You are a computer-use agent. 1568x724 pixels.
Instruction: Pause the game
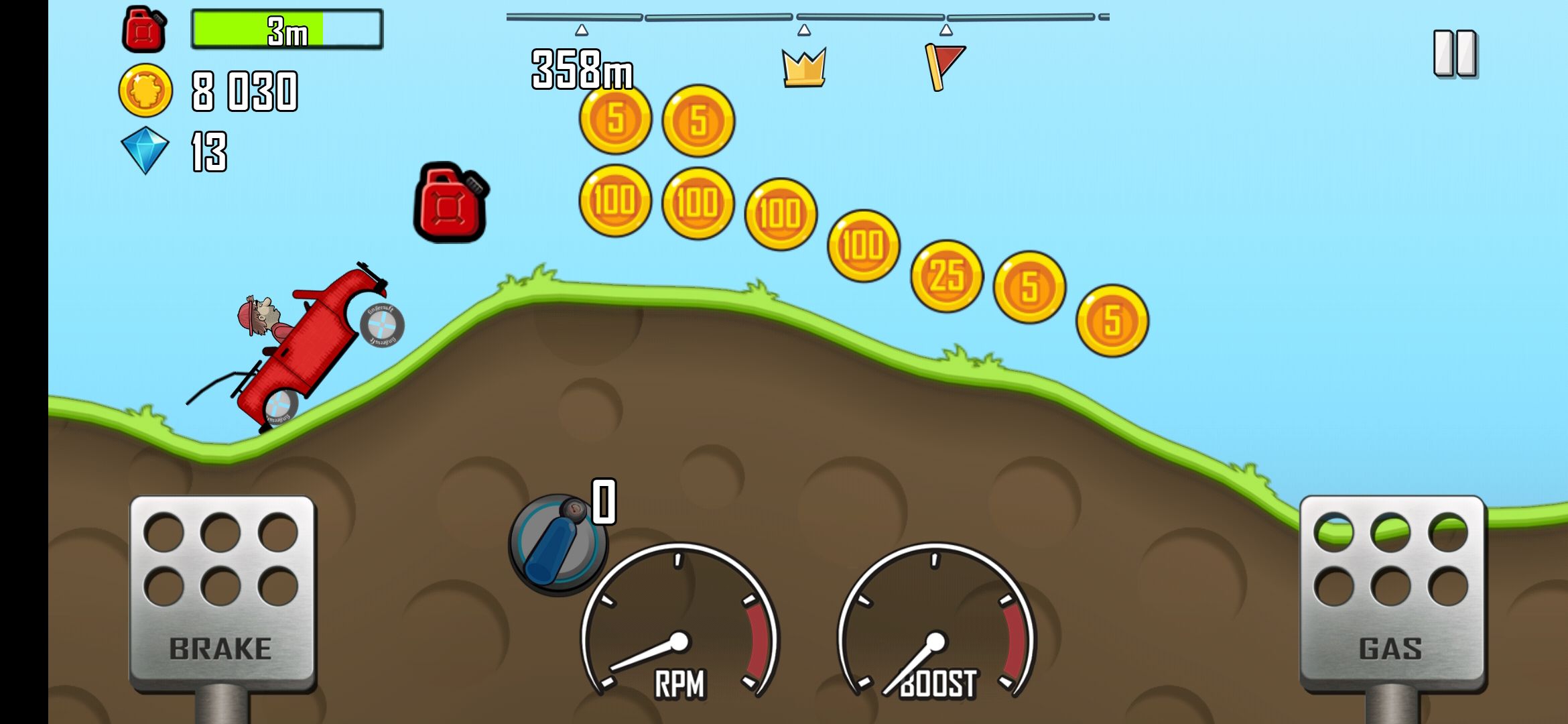point(1455,53)
